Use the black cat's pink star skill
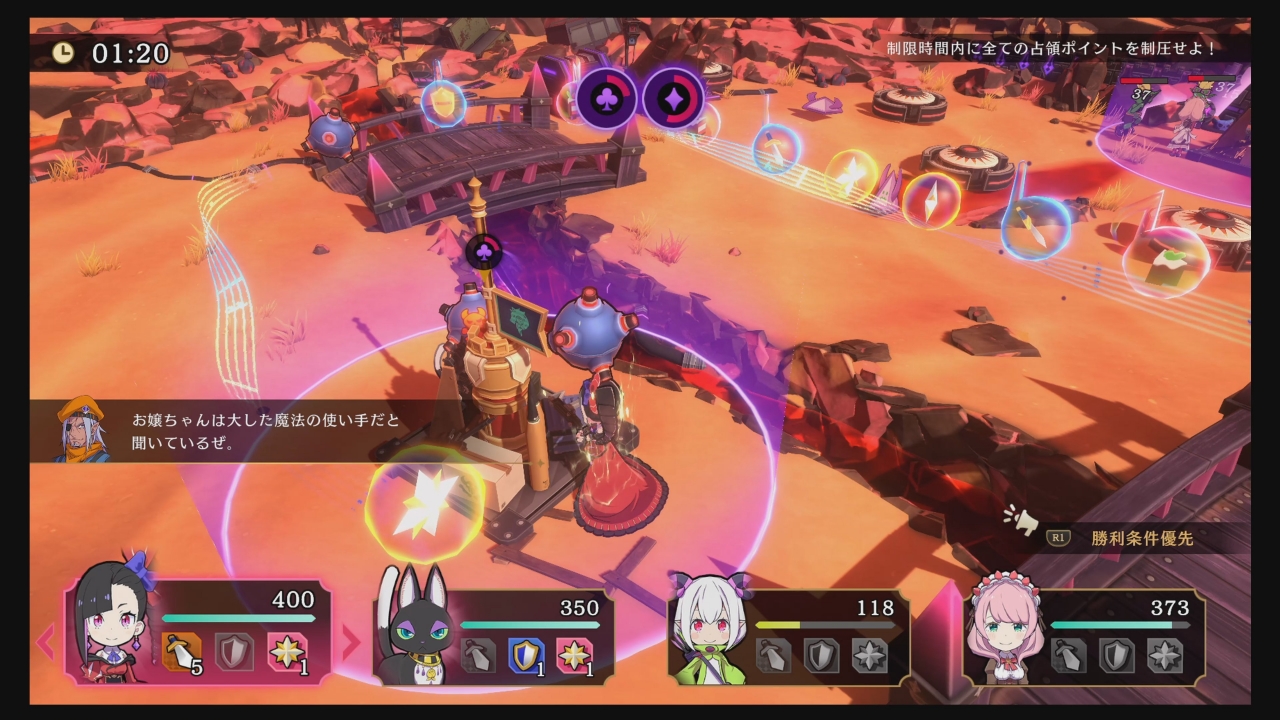This screenshot has height=720, width=1280. [574, 656]
